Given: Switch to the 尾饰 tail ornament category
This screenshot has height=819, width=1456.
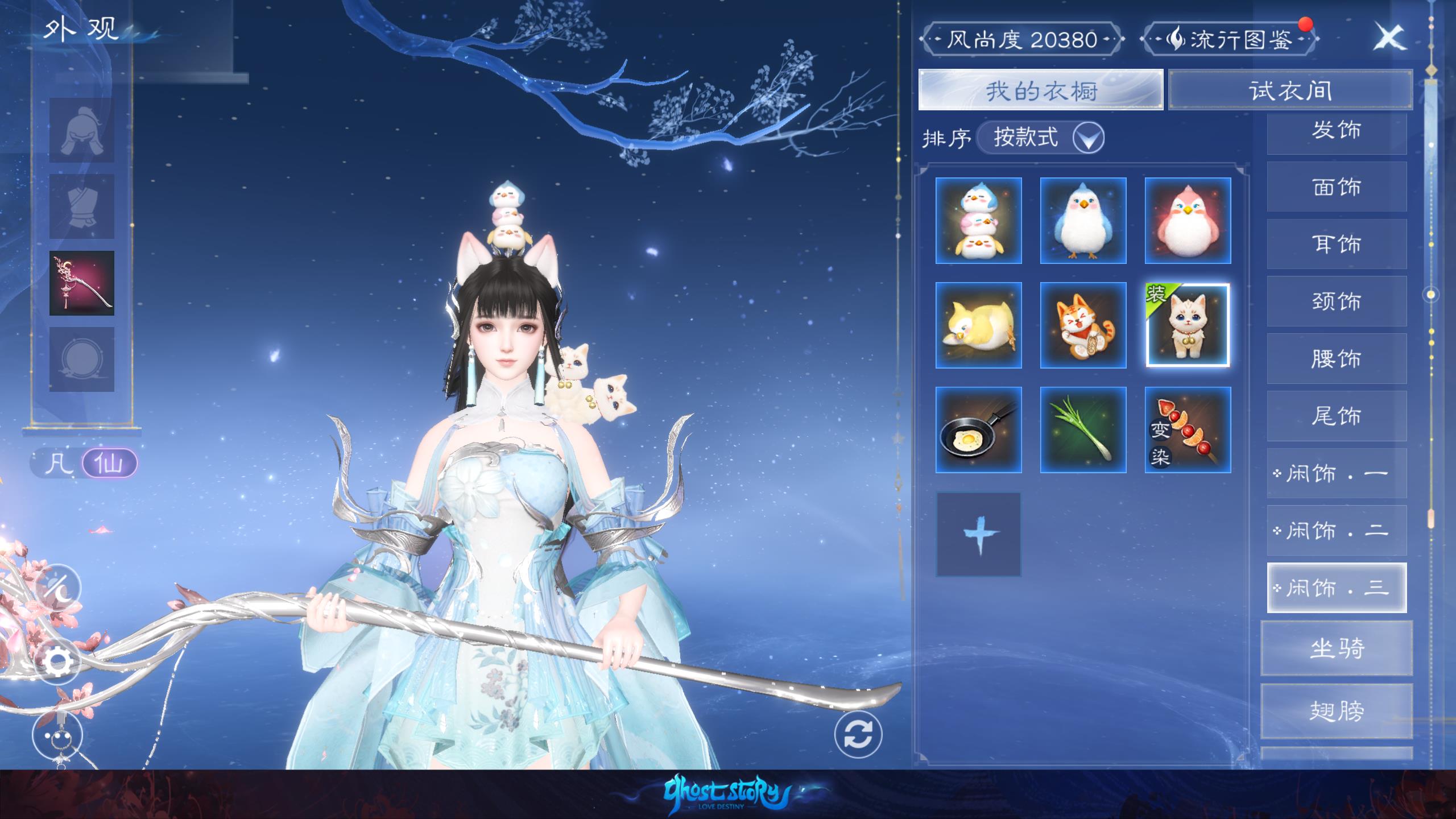Looking at the screenshot, I should point(1337,416).
